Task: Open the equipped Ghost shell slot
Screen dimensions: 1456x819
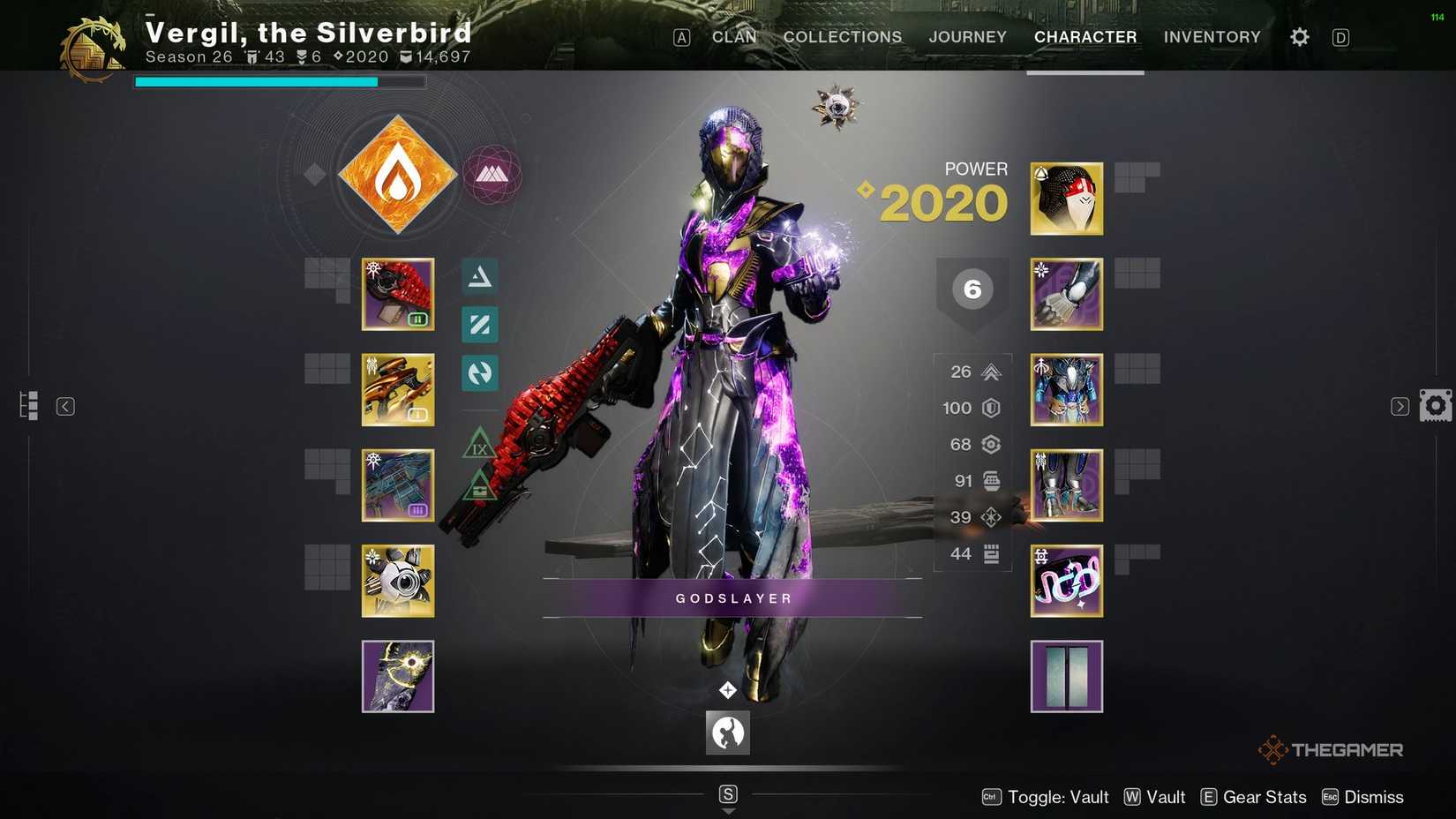Action: pyautogui.click(x=397, y=580)
